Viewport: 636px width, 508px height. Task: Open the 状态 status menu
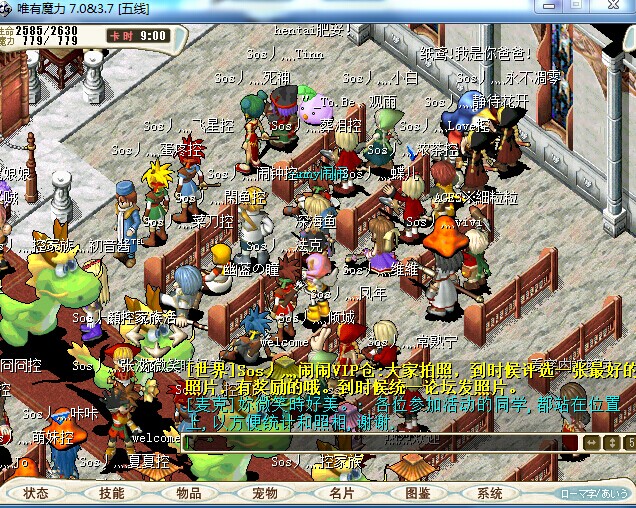pyautogui.click(x=36, y=493)
